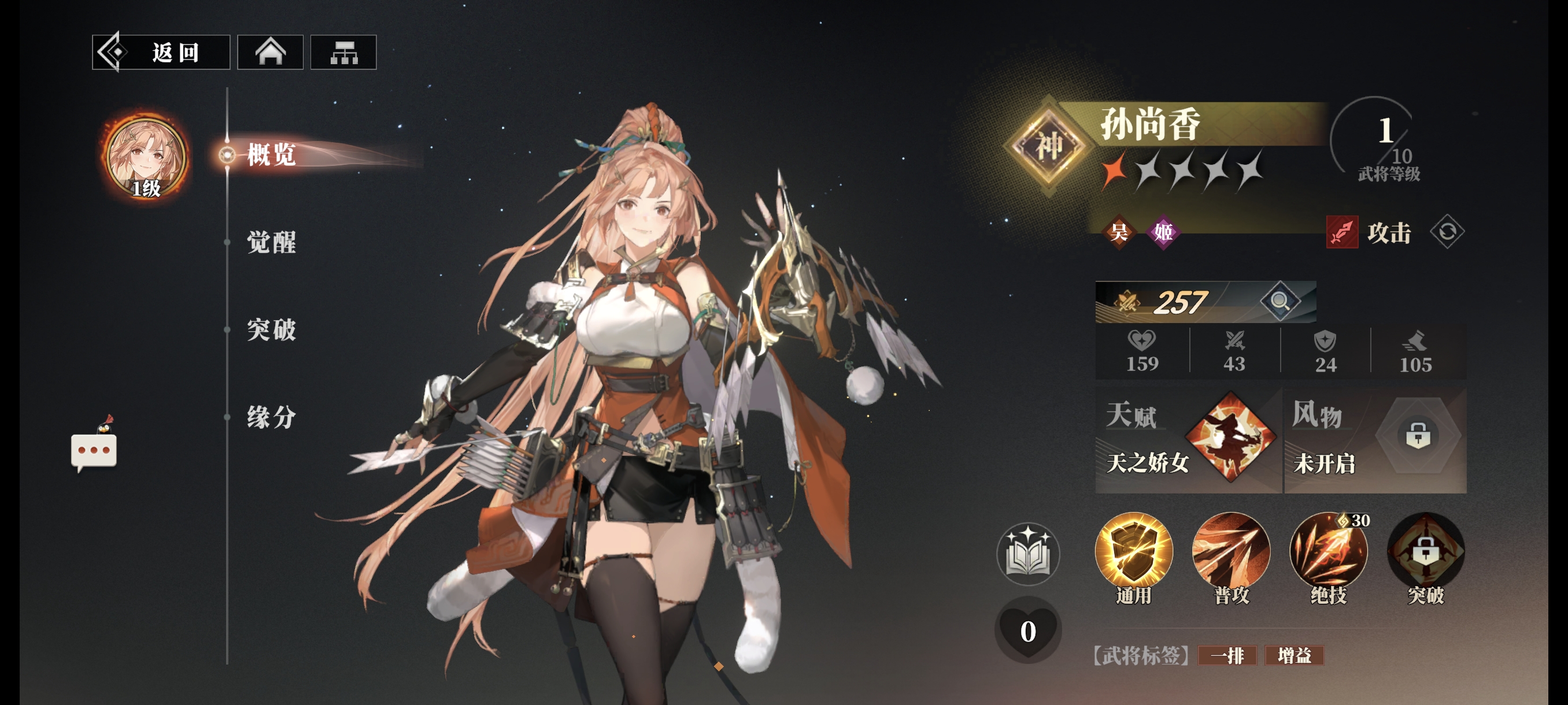Open the 突破 breakthrough tab
Image resolution: width=1568 pixels, height=705 pixels.
(x=272, y=330)
